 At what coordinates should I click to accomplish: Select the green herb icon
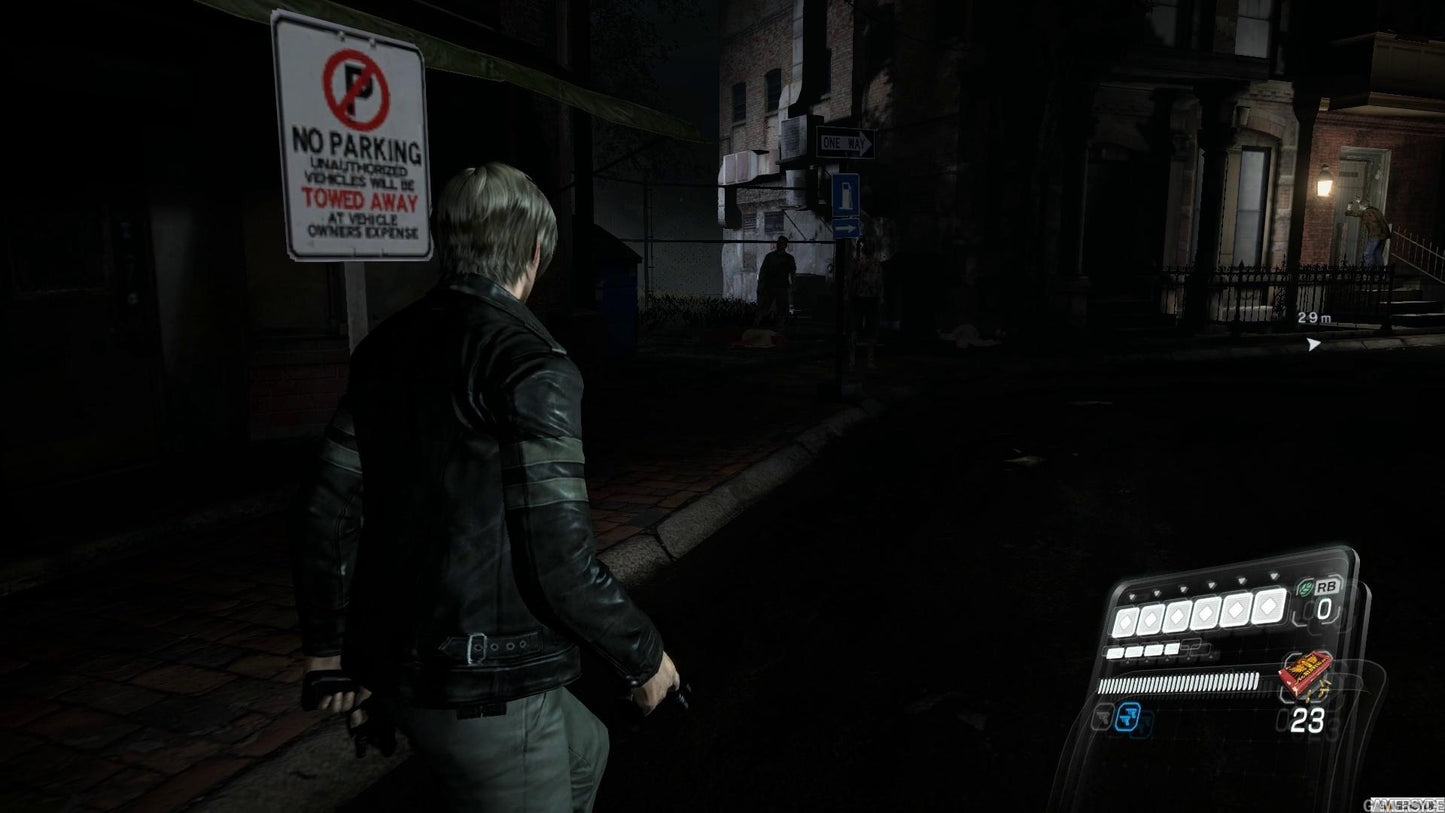[x=1303, y=587]
